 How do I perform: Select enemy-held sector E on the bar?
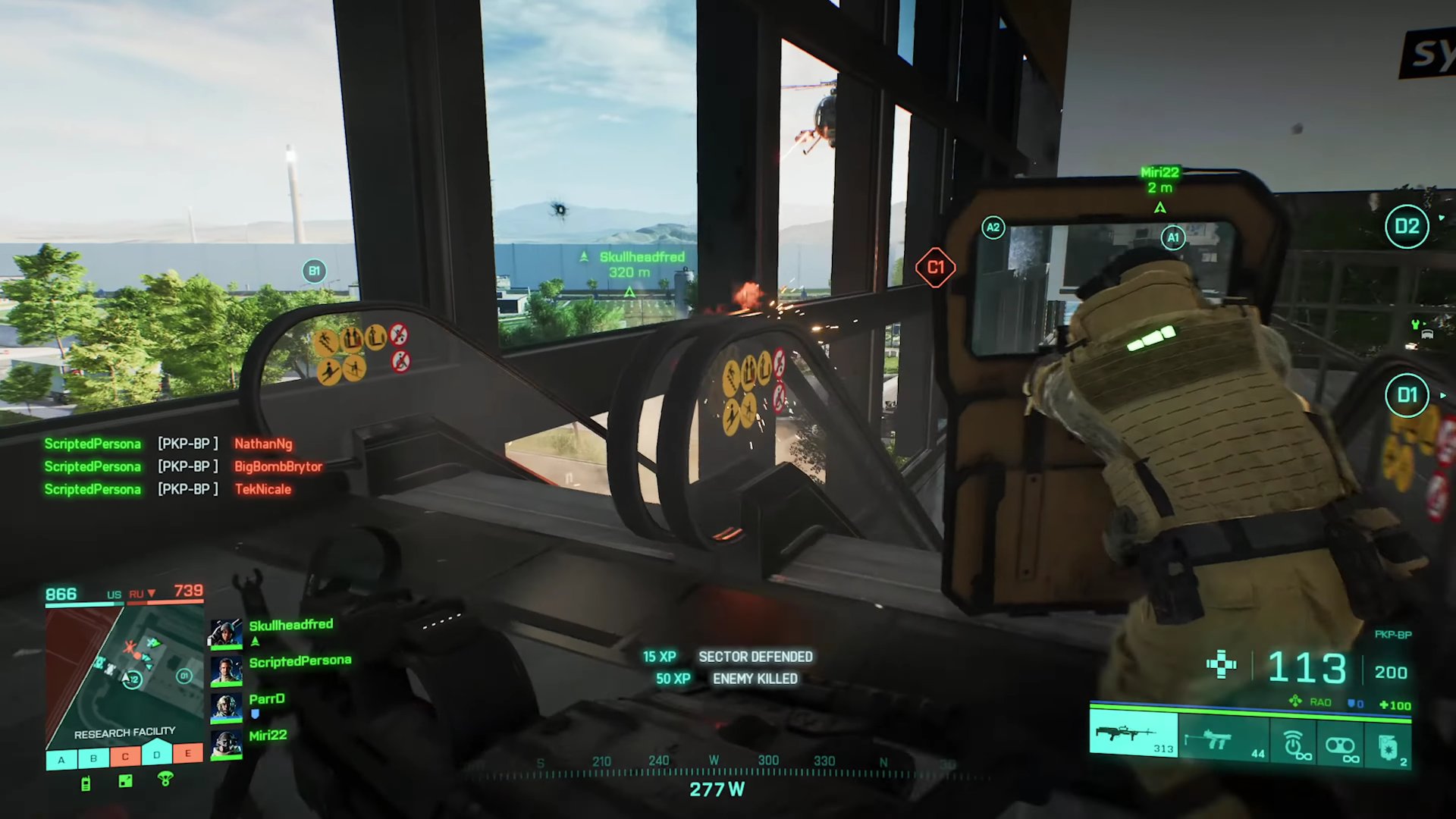point(188,753)
